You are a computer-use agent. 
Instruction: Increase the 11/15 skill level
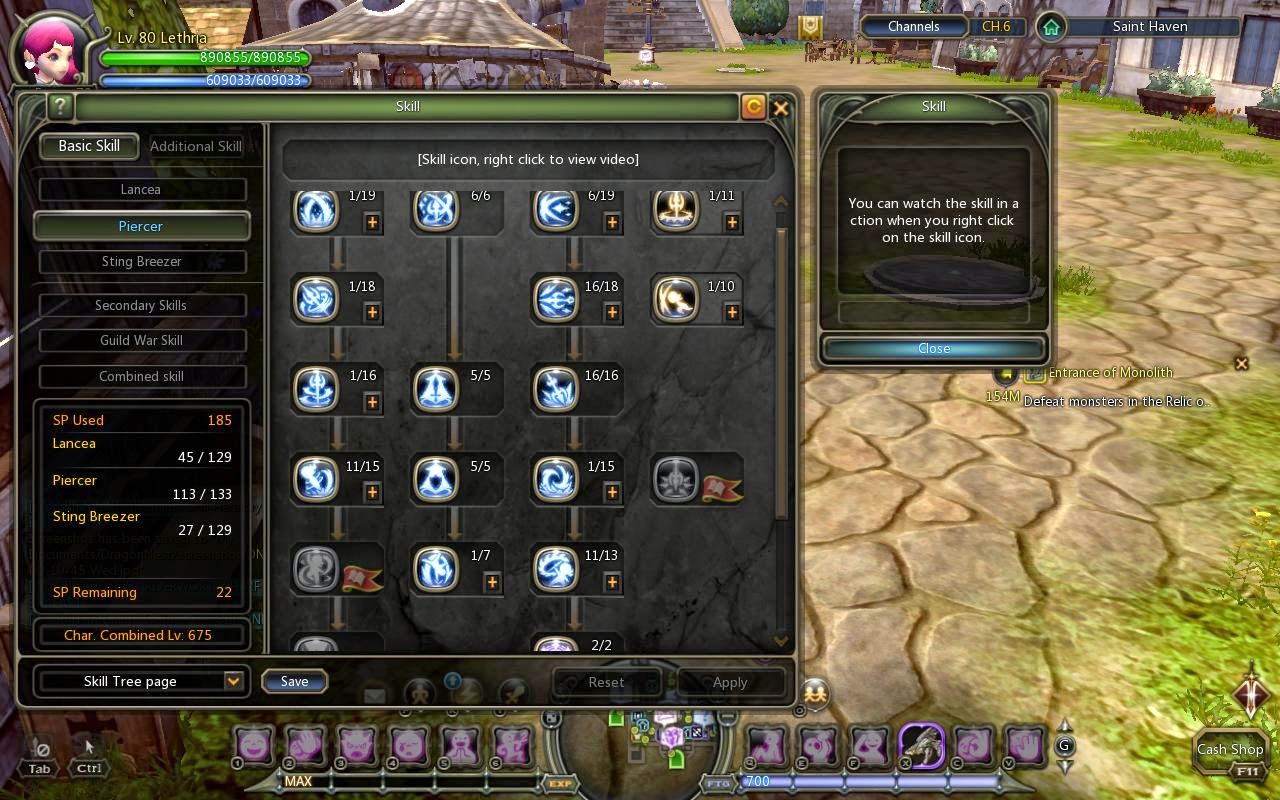[372, 492]
